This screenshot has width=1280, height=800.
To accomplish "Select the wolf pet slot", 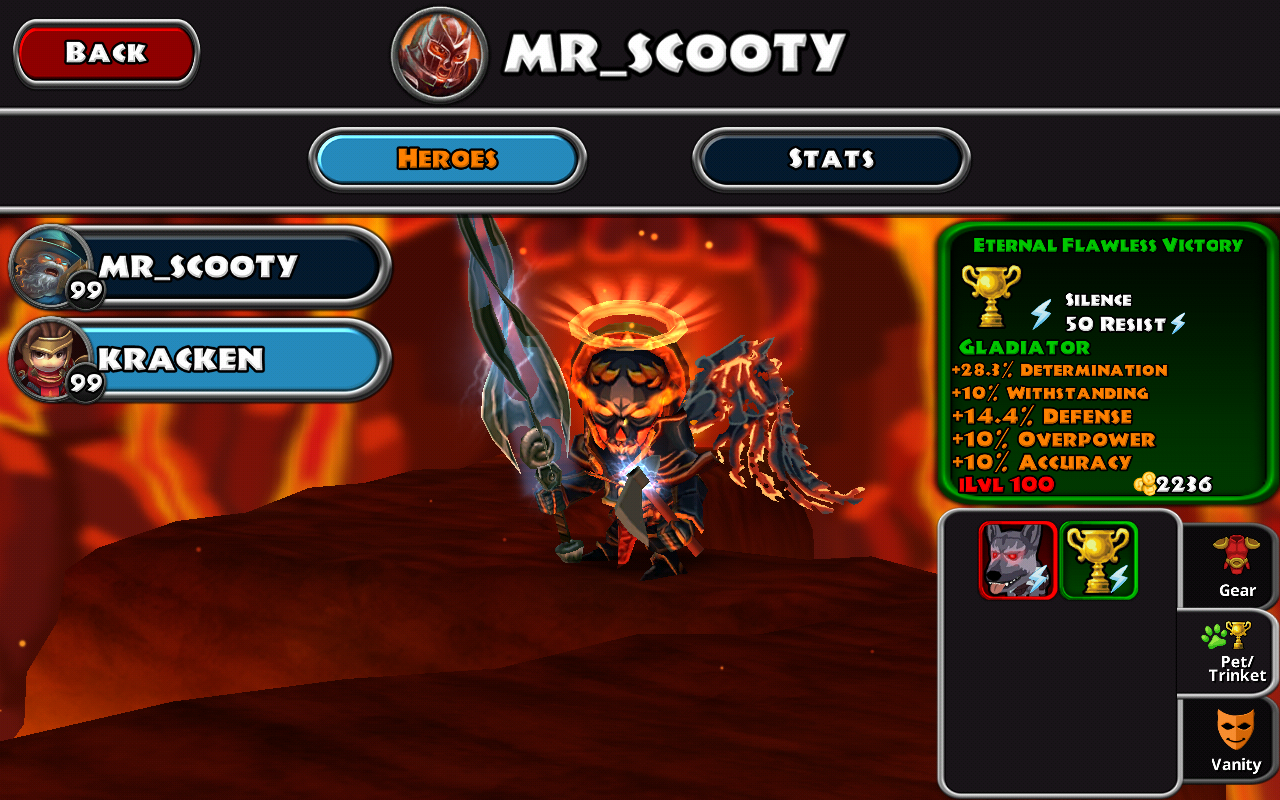I will (x=1018, y=560).
